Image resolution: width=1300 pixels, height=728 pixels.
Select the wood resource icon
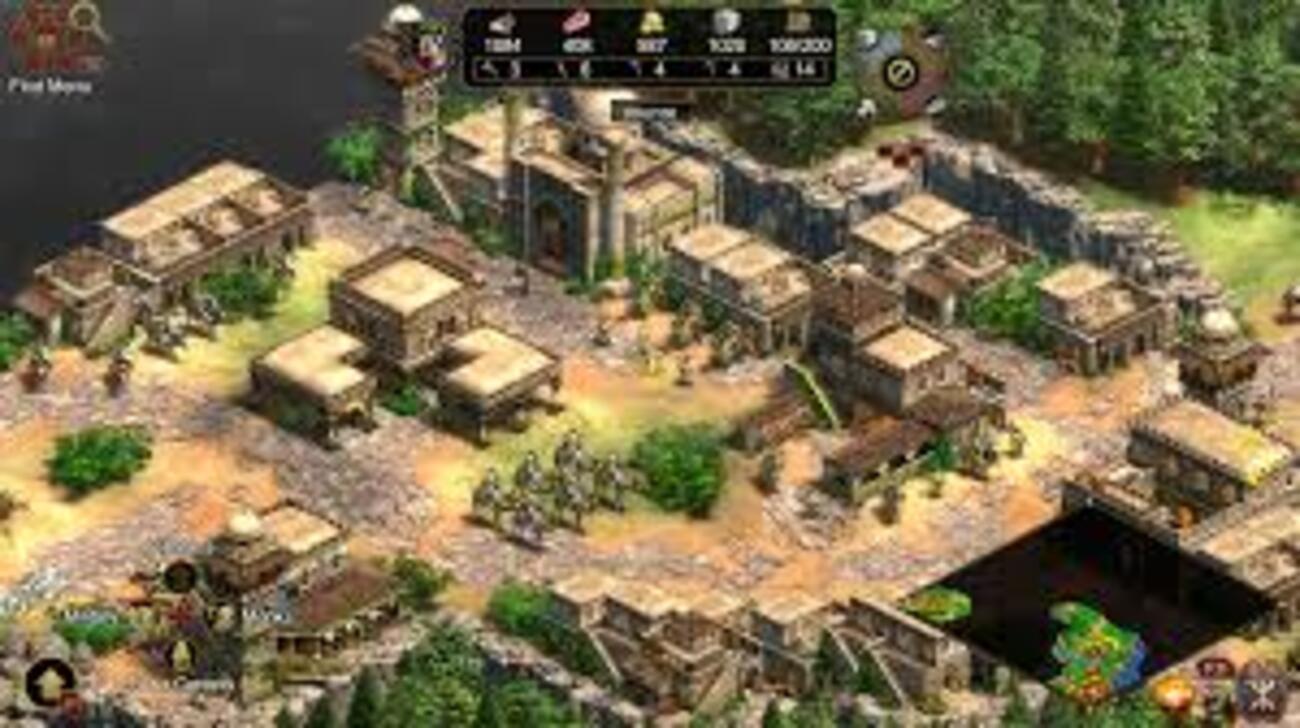502,24
